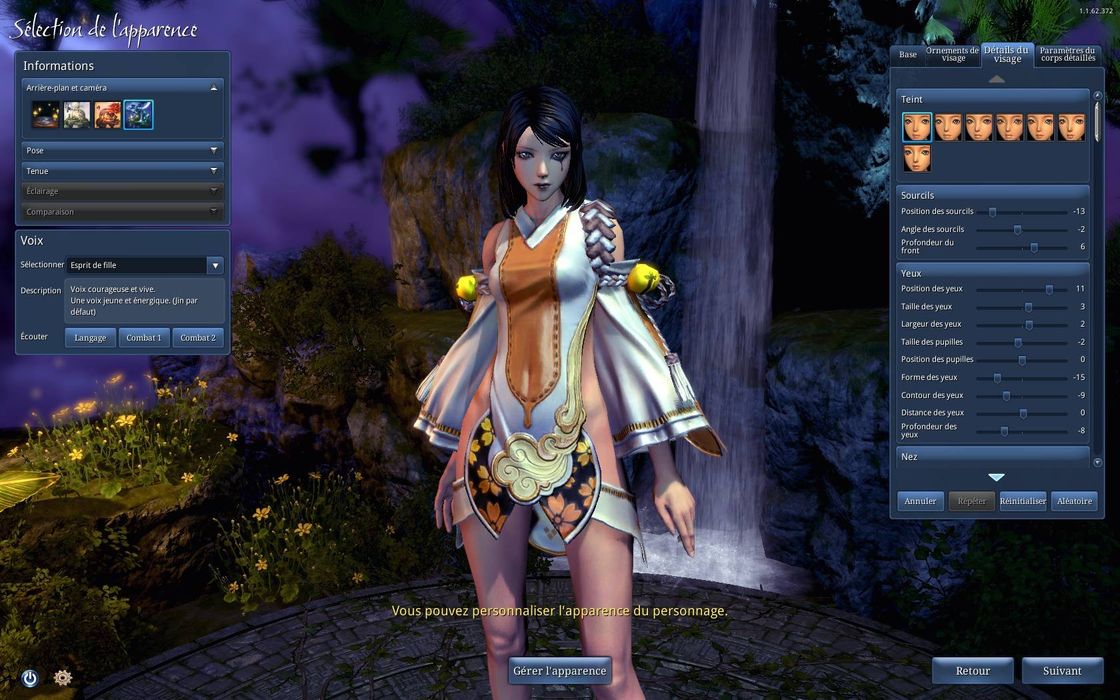1120x700 pixels.
Task: Open the Ornements de visage tab
Action: tap(953, 54)
